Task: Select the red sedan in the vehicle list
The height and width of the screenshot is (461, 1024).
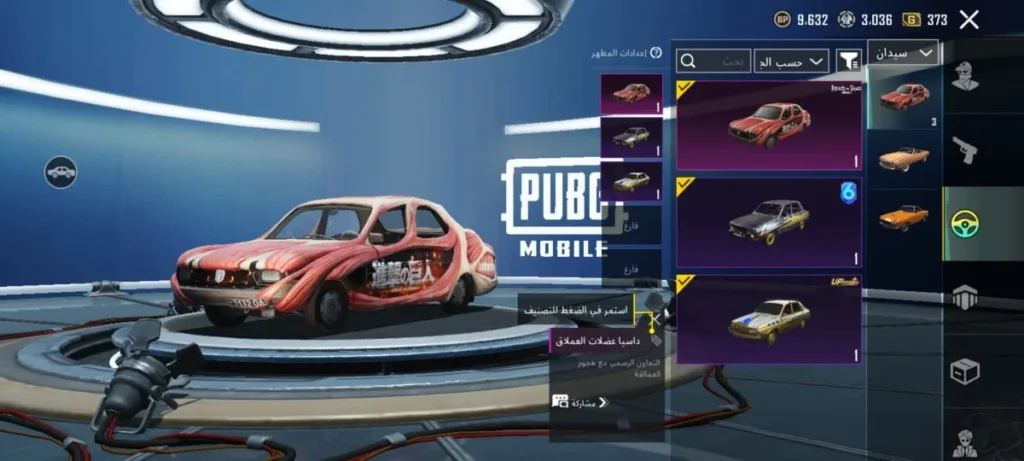Action: pos(904,98)
